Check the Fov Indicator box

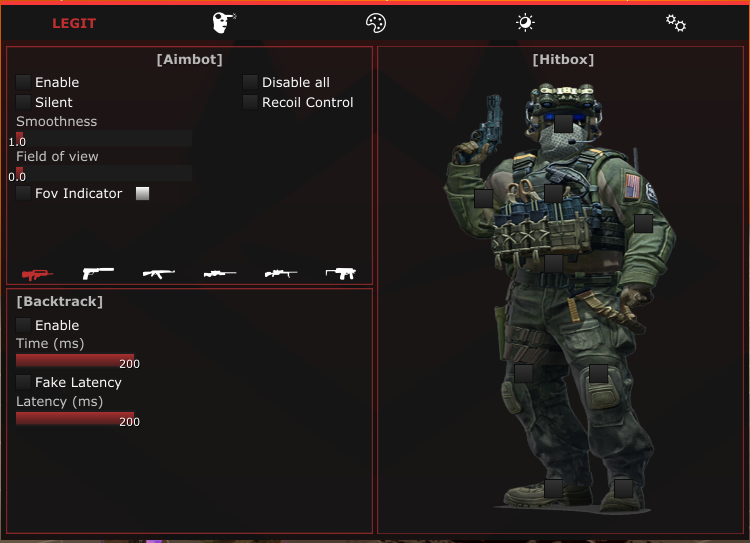[x=23, y=193]
